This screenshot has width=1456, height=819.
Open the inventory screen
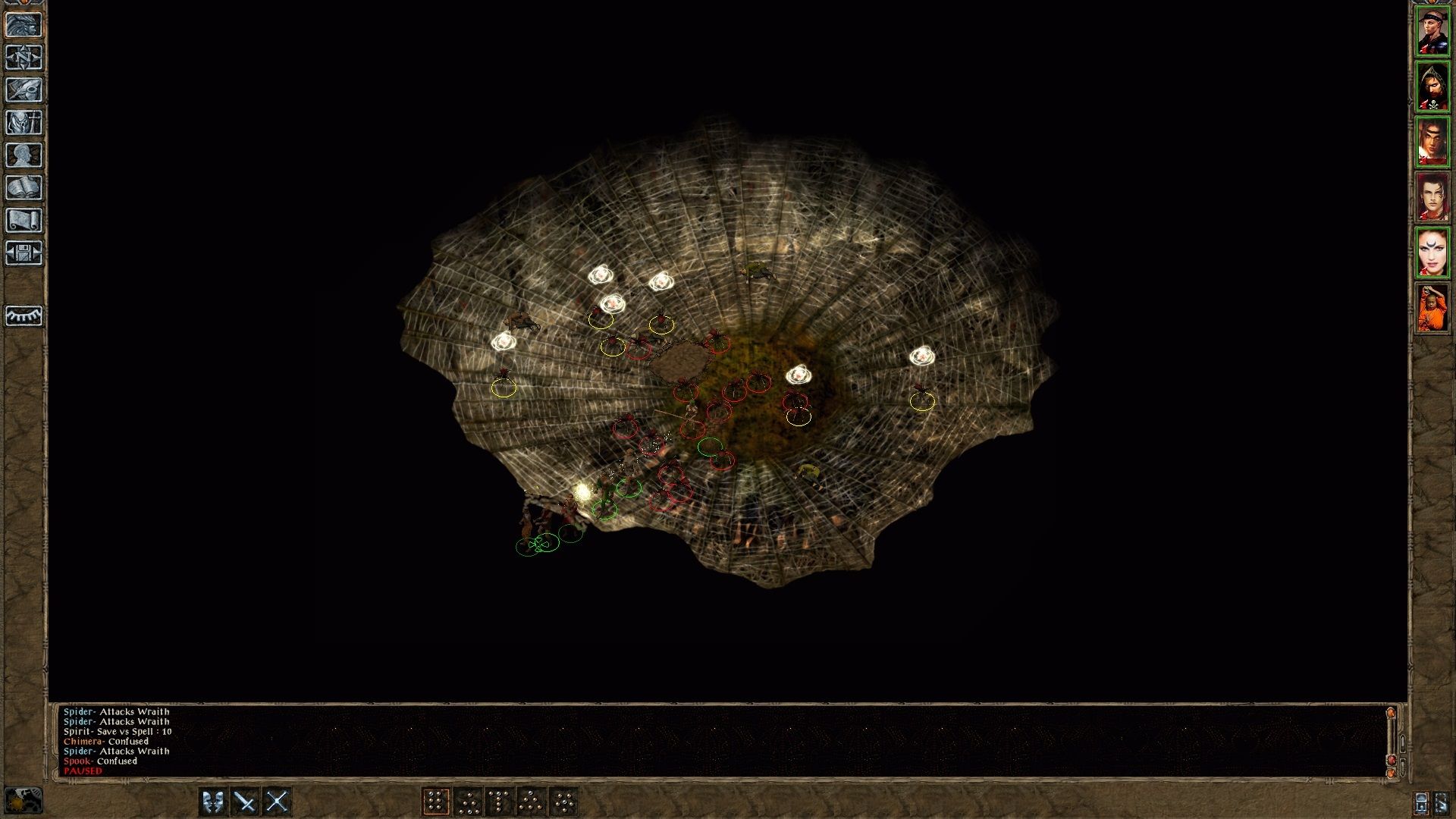coord(25,121)
